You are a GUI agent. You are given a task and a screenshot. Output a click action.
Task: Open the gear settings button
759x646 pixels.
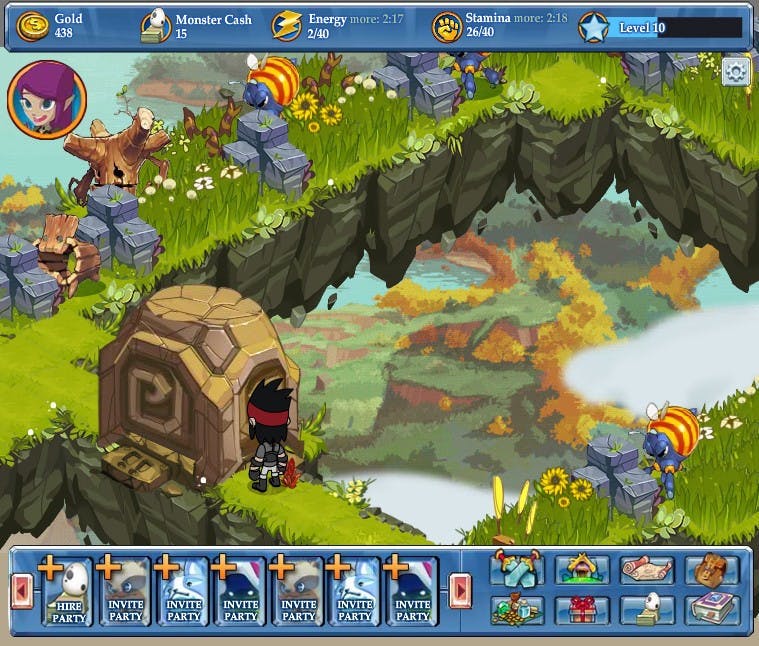(736, 72)
